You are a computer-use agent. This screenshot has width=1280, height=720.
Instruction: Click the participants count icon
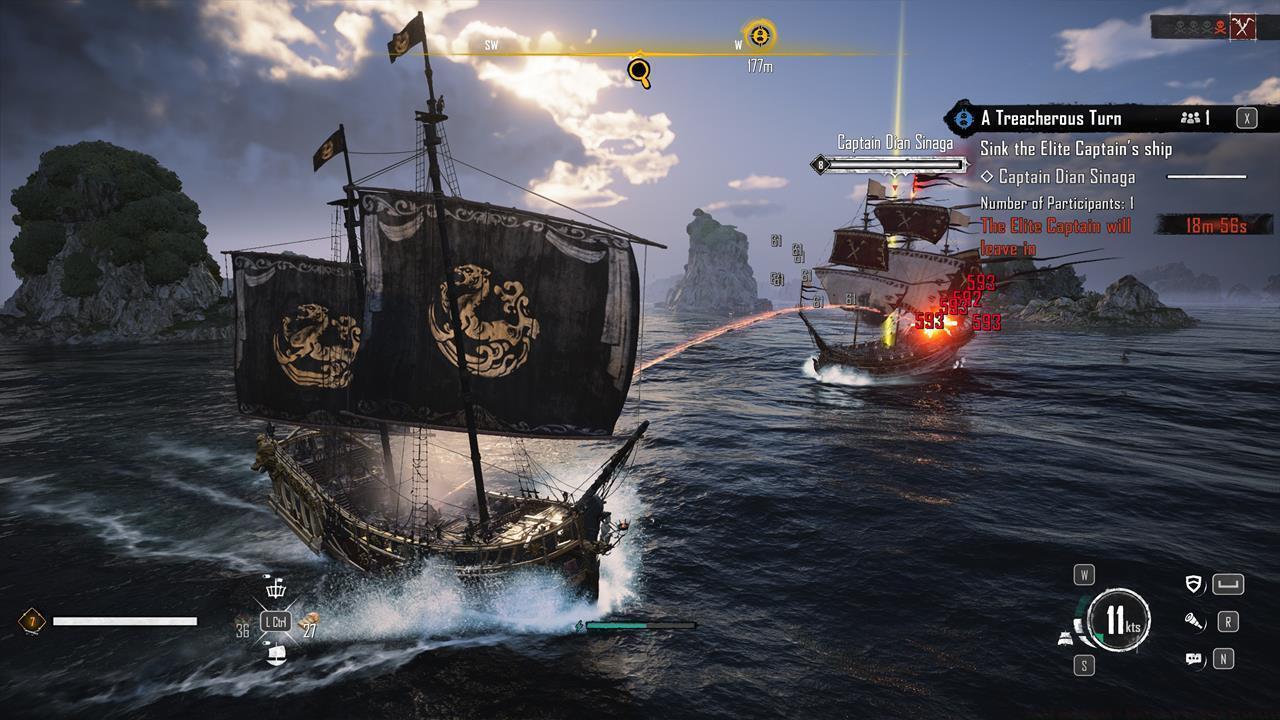tap(1190, 118)
